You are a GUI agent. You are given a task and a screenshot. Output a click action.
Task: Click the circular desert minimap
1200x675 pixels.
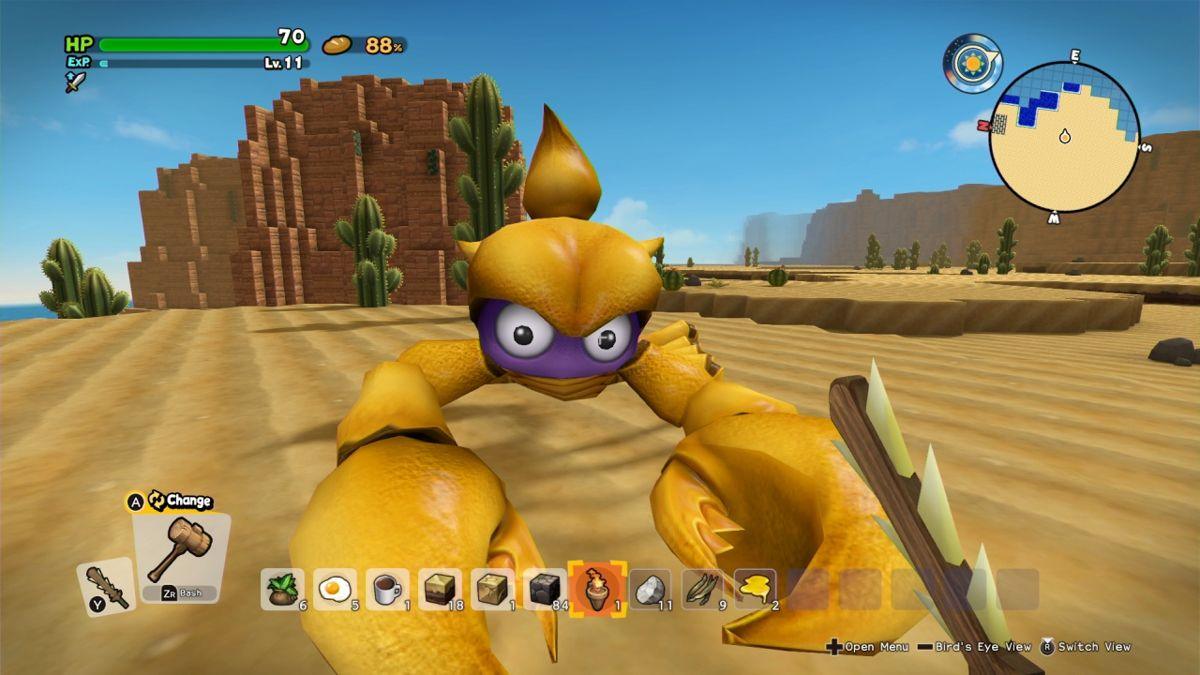click(1064, 137)
